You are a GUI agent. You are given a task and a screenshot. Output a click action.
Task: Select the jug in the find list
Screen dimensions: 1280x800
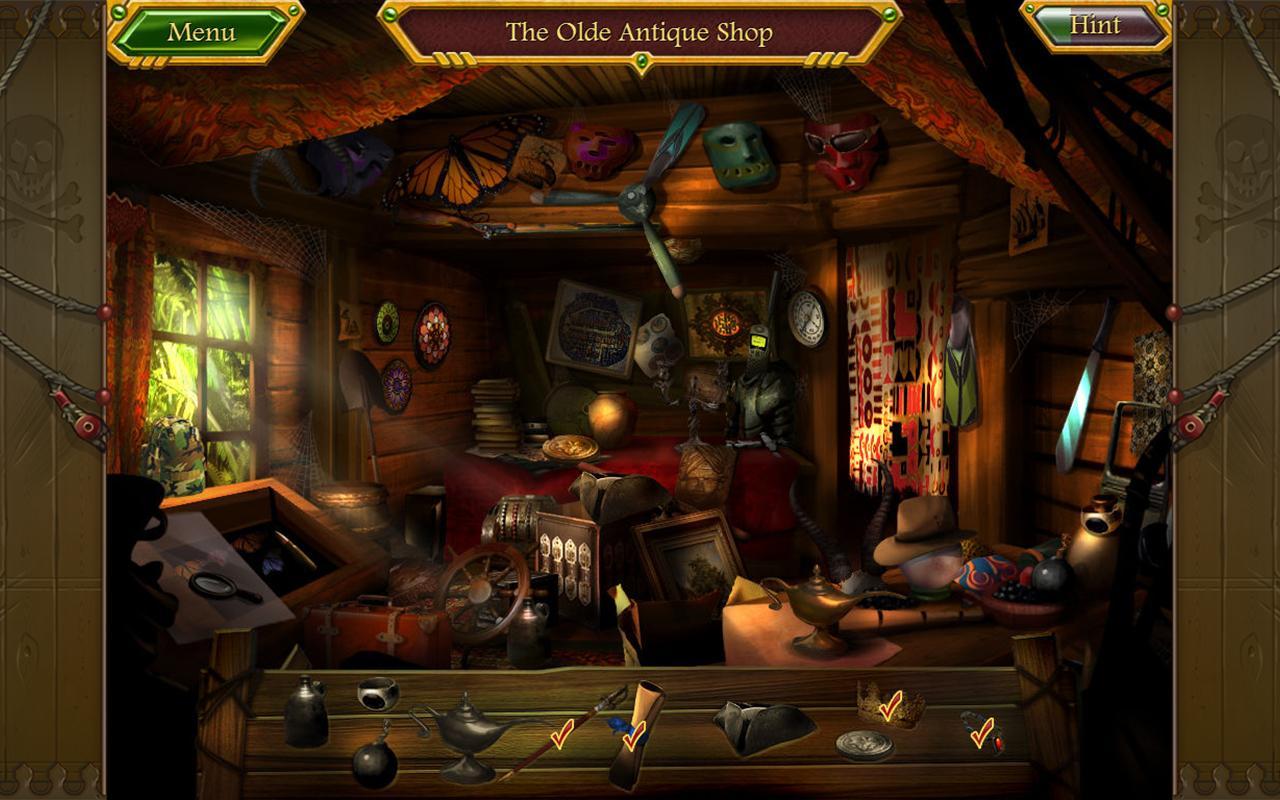pos(304,713)
